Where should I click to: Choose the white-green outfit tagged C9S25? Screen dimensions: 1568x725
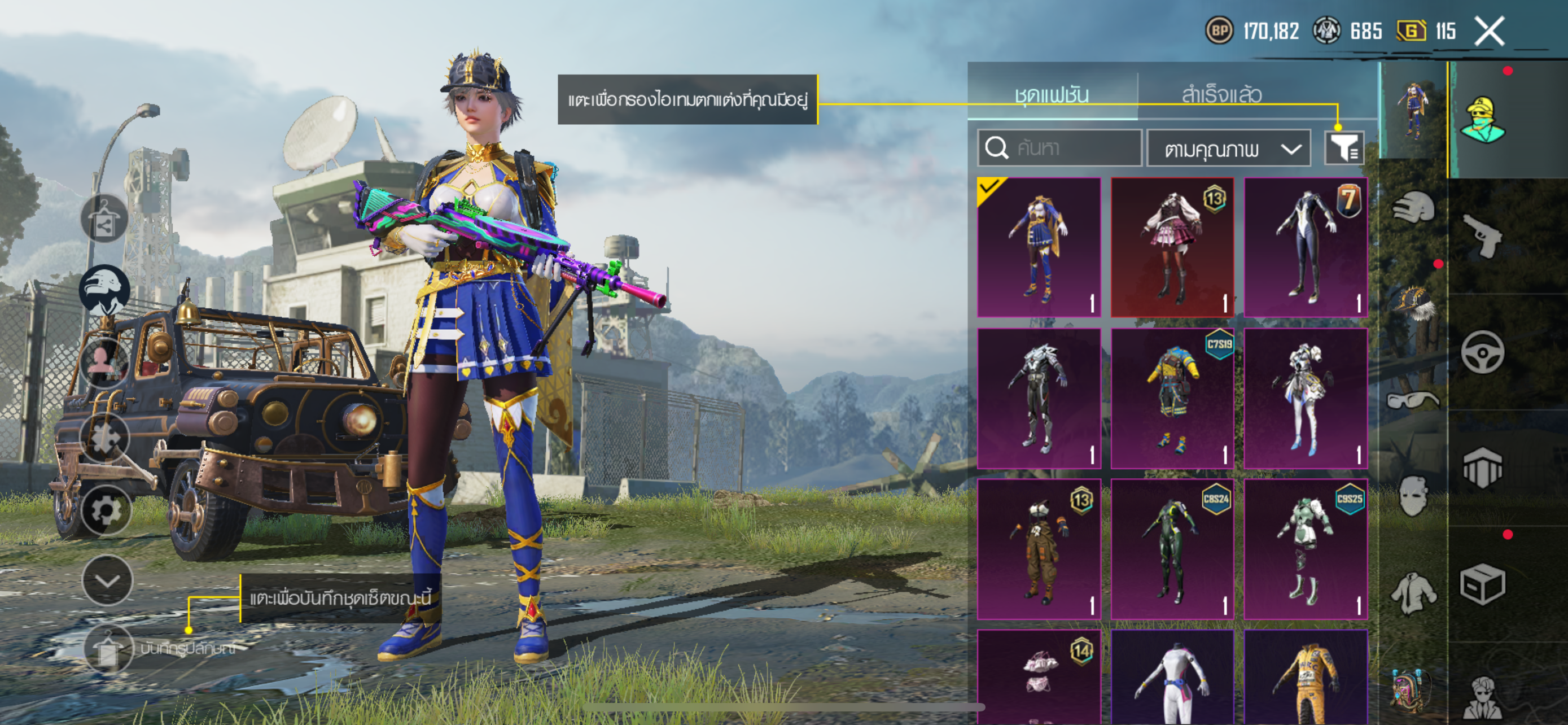1306,549
